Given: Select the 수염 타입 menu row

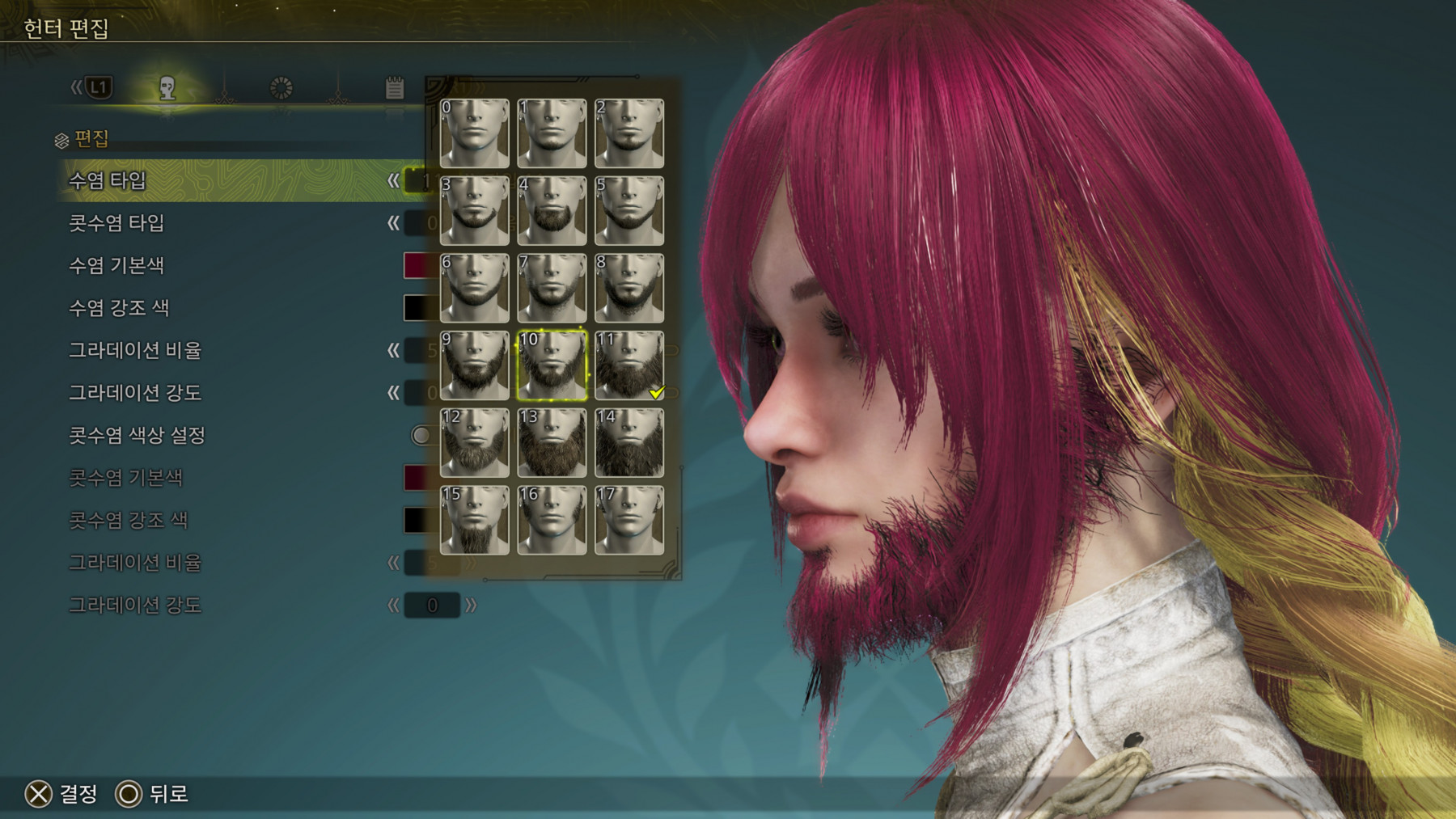Looking at the screenshot, I should click(226, 180).
